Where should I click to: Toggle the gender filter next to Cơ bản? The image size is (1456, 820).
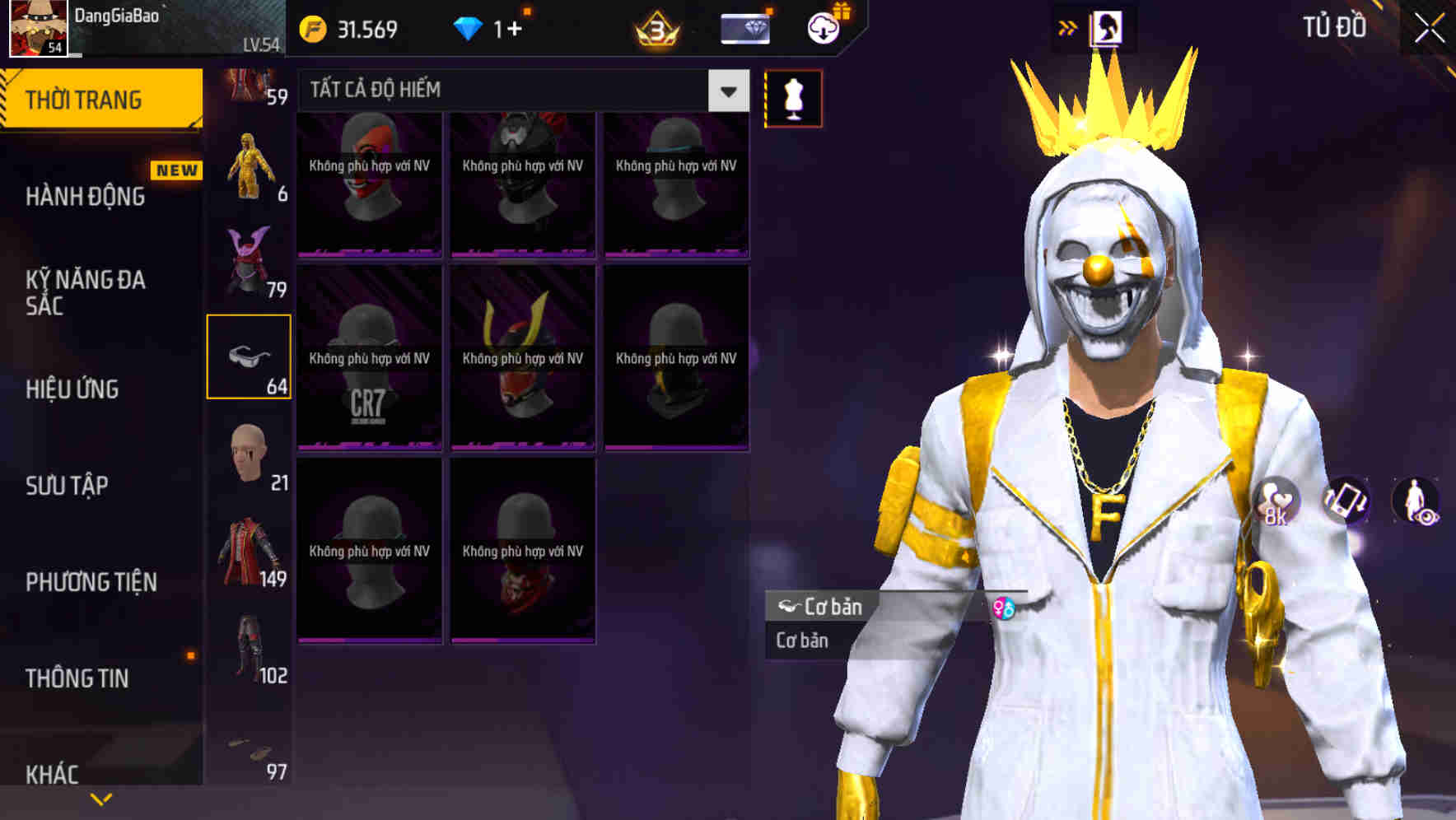tap(1004, 608)
